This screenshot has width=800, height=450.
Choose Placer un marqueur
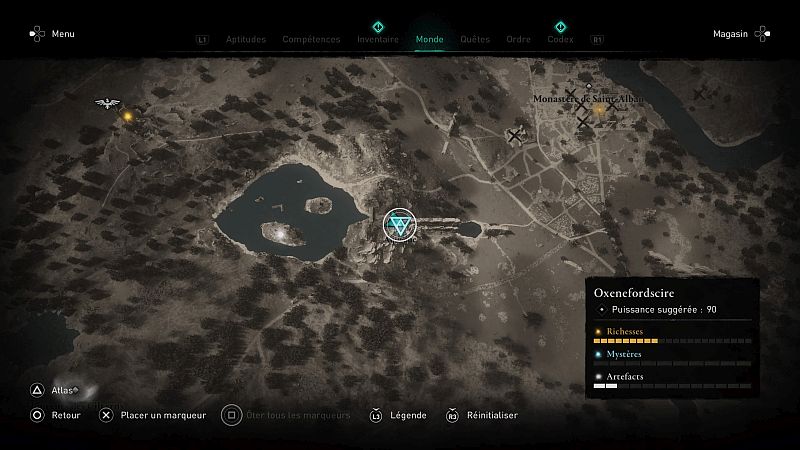point(162,415)
